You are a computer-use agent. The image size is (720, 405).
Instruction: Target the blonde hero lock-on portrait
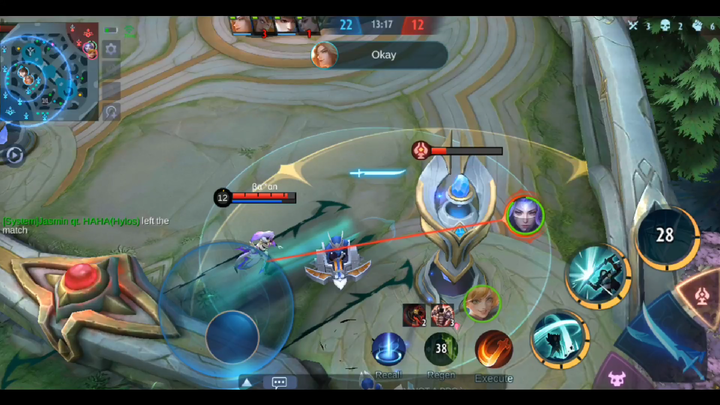tap(483, 303)
